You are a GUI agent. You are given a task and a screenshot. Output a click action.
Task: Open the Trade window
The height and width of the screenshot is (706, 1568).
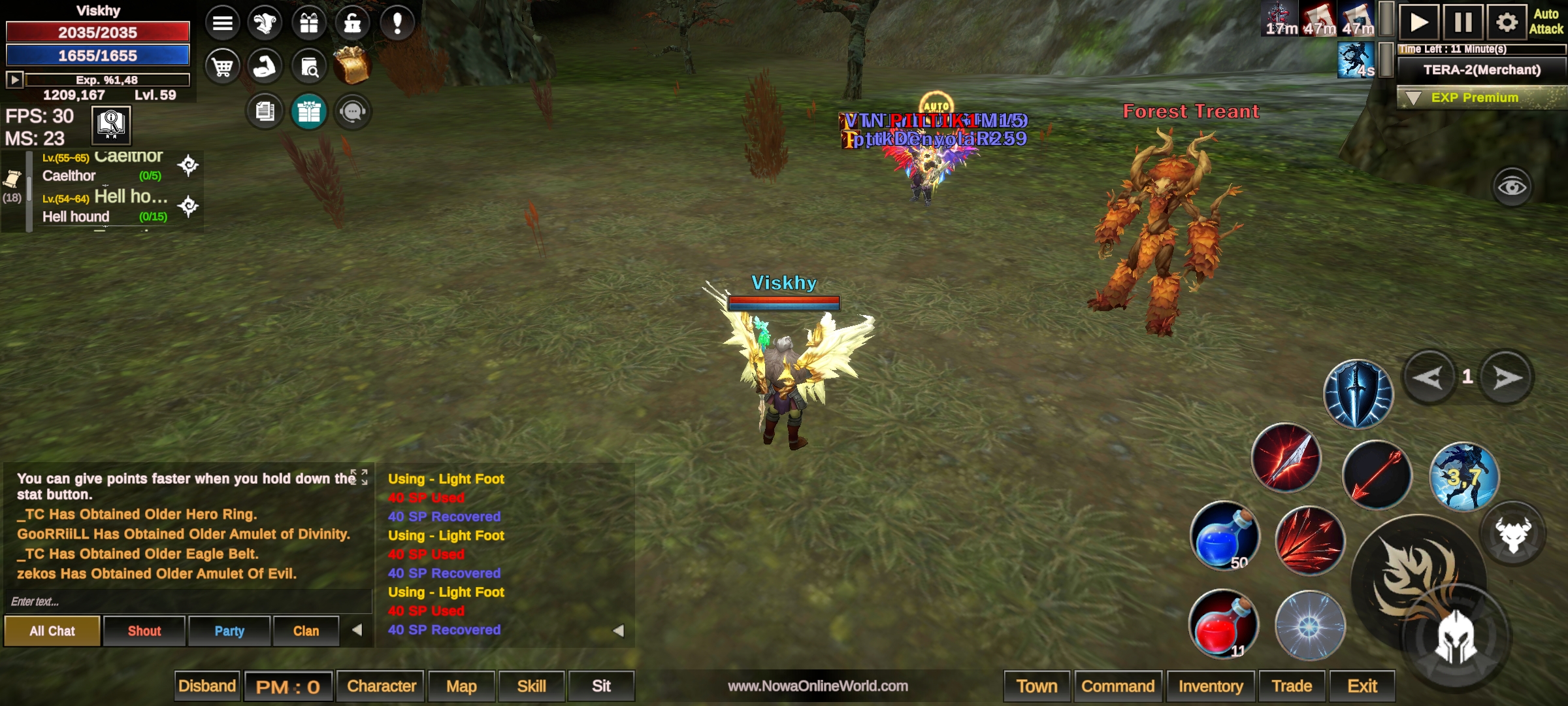(1291, 686)
